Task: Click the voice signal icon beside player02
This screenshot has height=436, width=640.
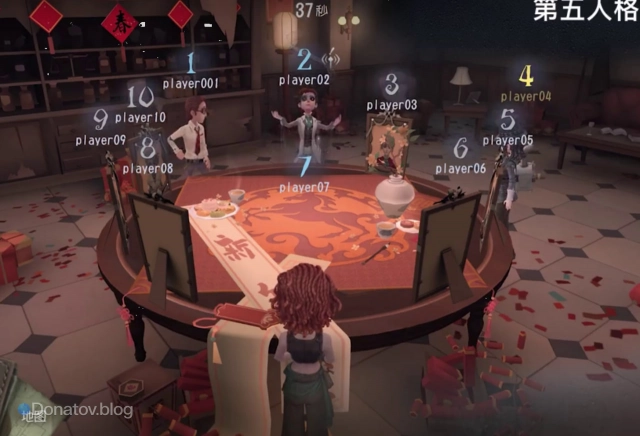Action: pyautogui.click(x=332, y=59)
